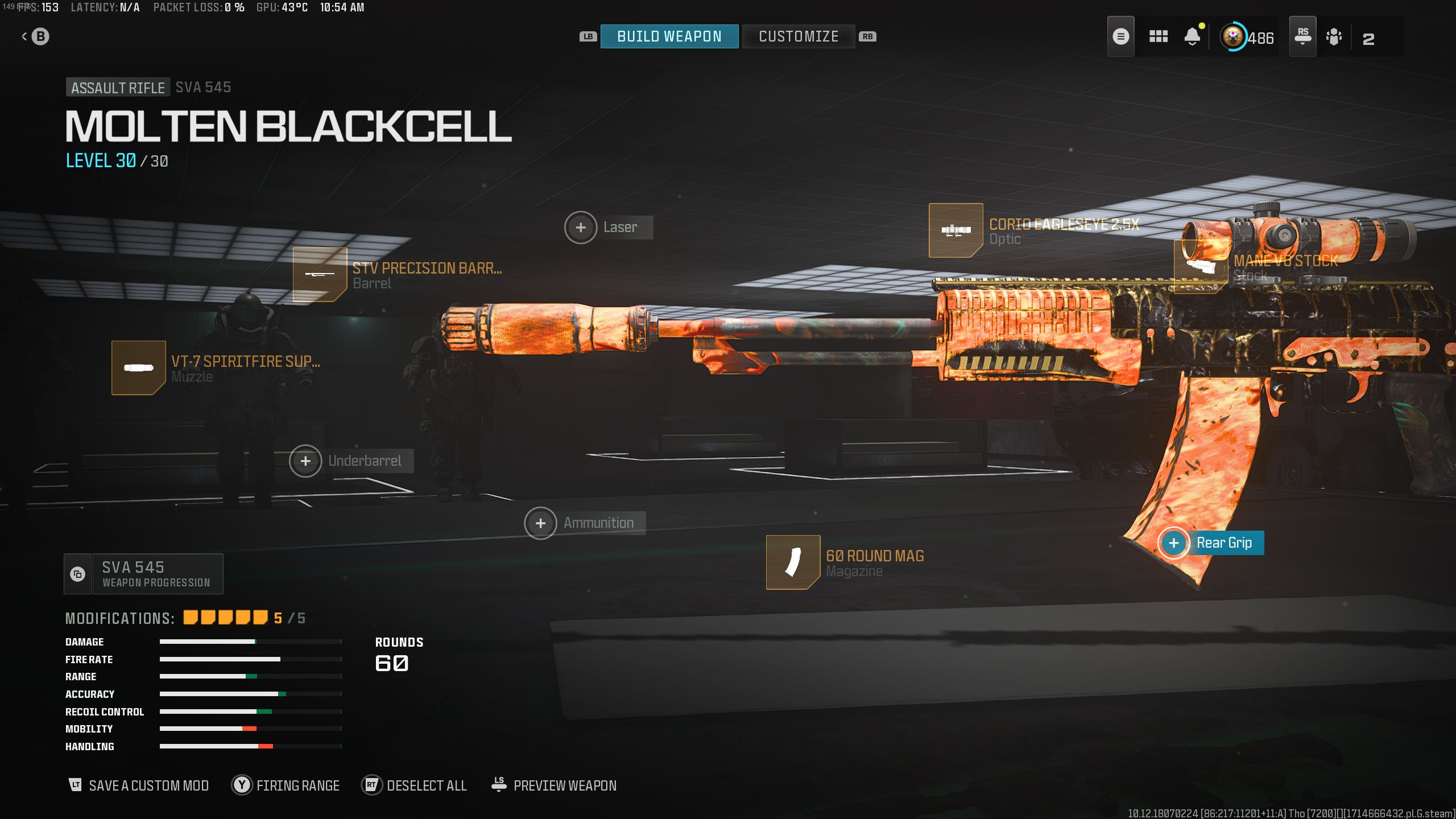Open the apps grid icon near notifications

pyautogui.click(x=1158, y=36)
